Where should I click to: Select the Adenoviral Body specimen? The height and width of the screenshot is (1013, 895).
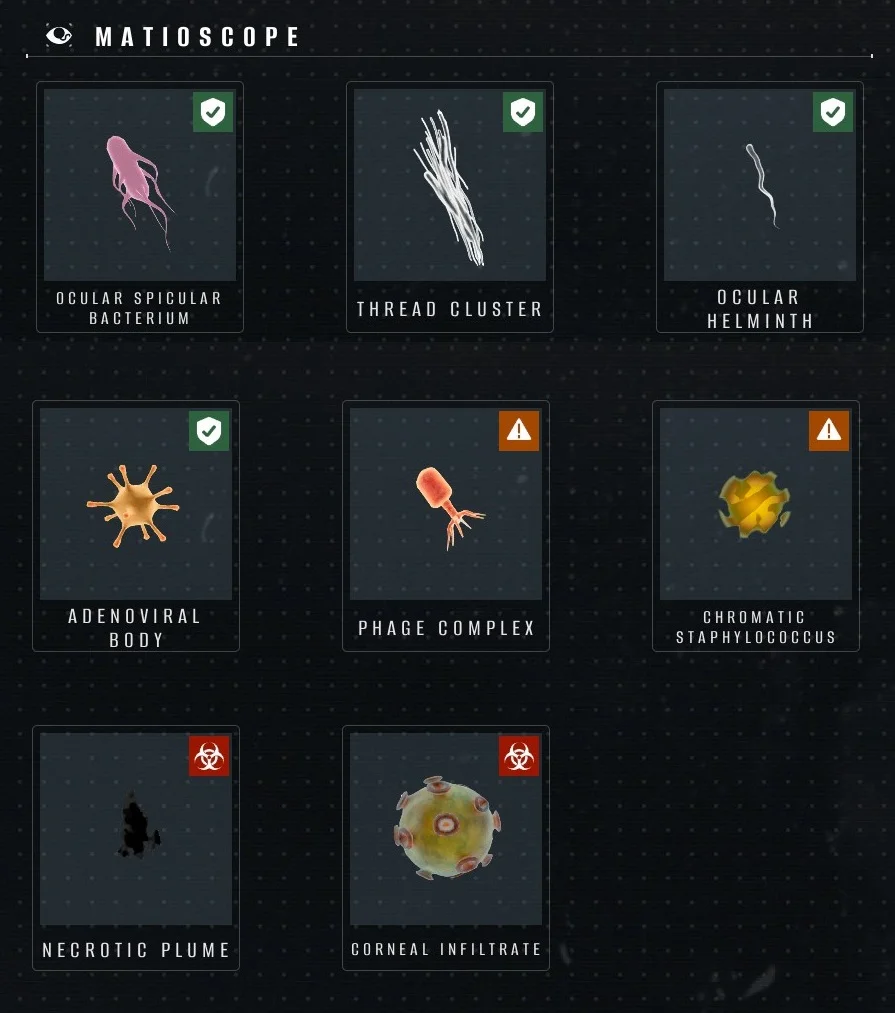click(136, 526)
